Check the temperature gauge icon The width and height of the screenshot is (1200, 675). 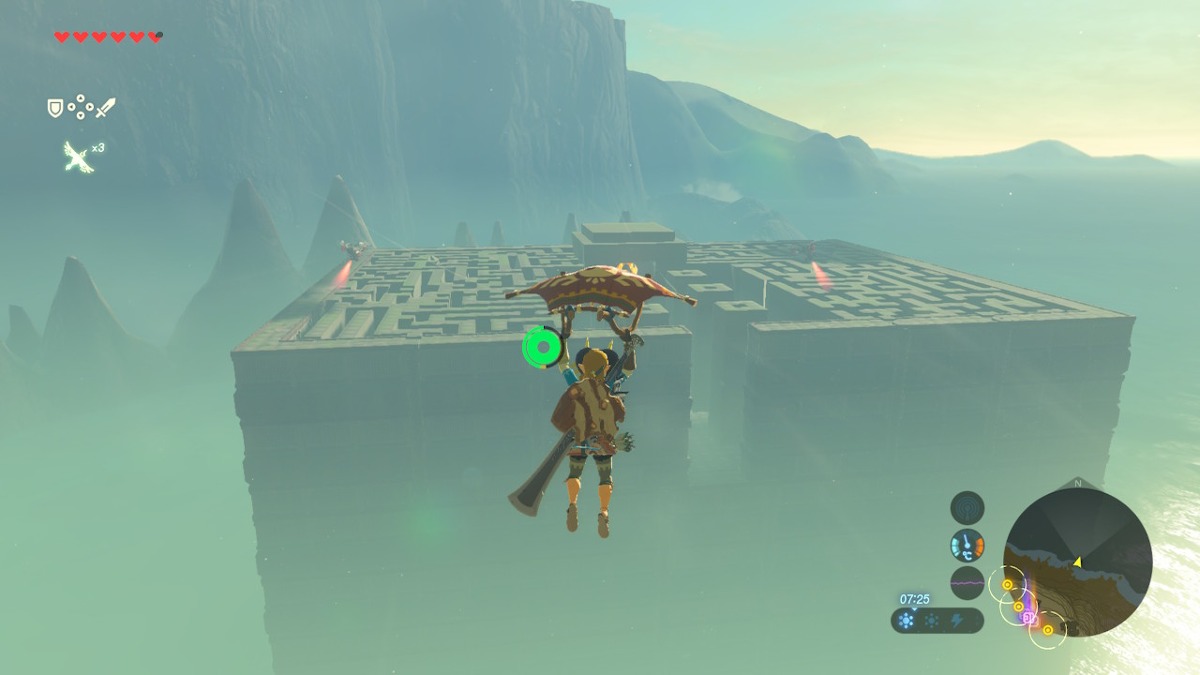(x=967, y=545)
